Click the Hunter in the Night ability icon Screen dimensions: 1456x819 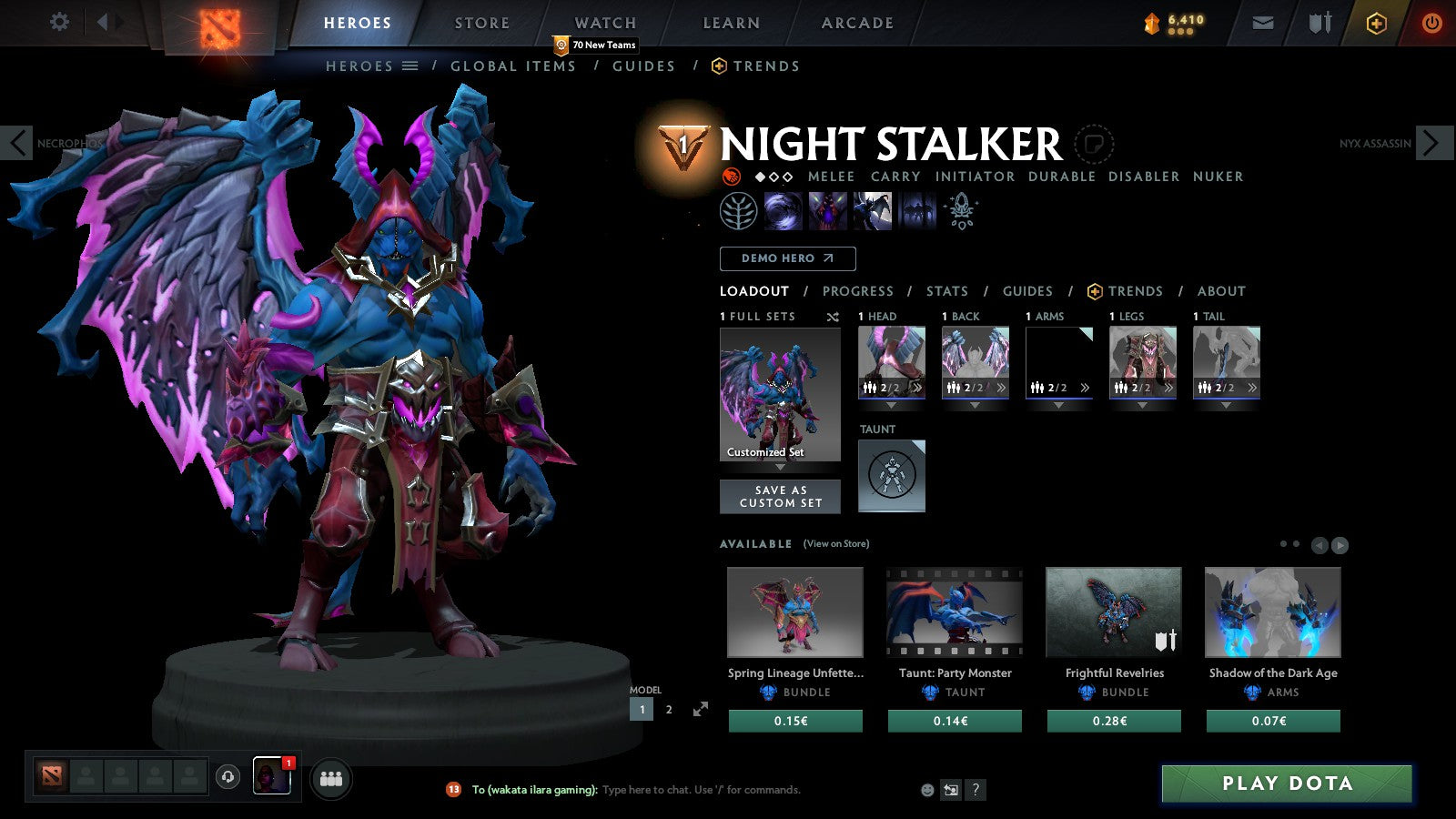(872, 211)
